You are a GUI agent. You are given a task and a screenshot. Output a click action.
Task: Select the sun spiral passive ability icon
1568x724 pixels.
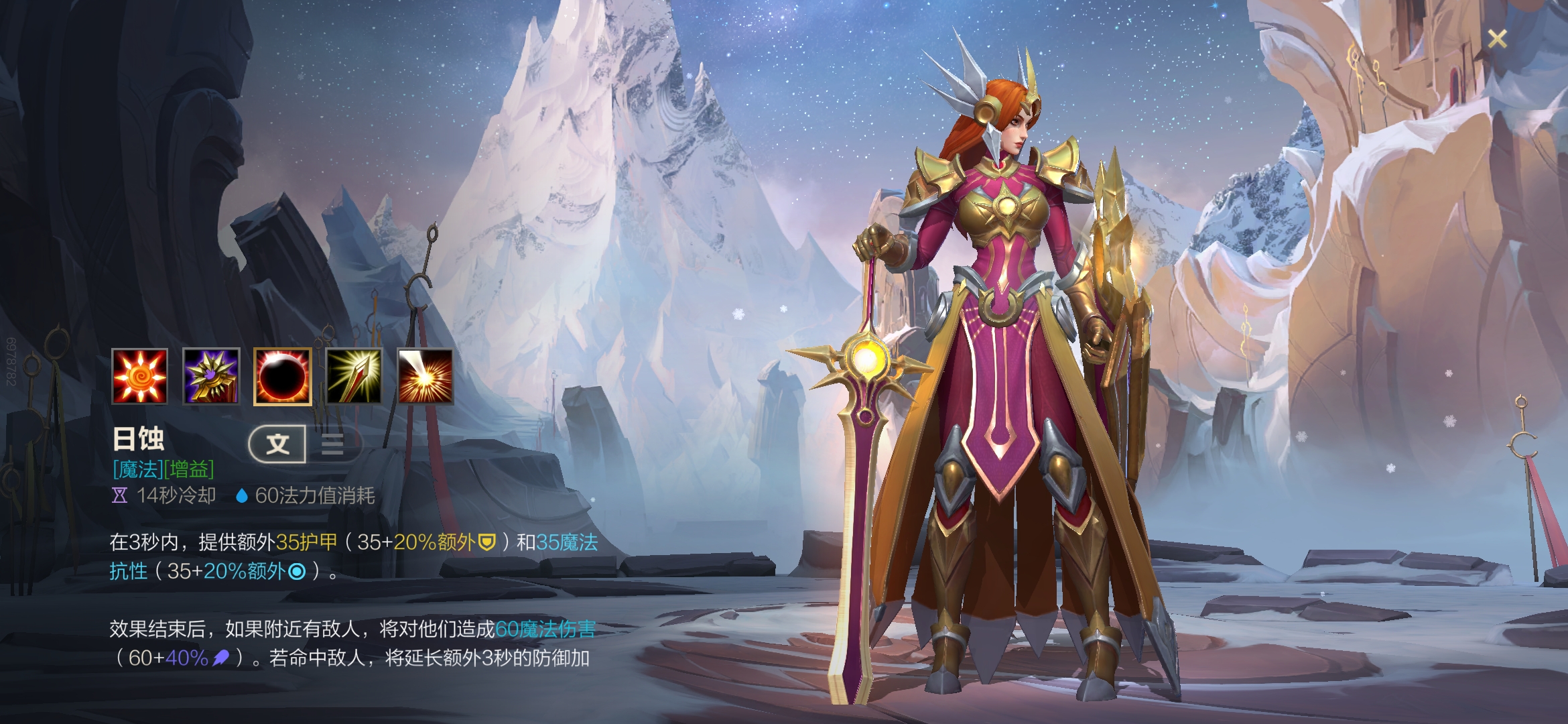(139, 376)
